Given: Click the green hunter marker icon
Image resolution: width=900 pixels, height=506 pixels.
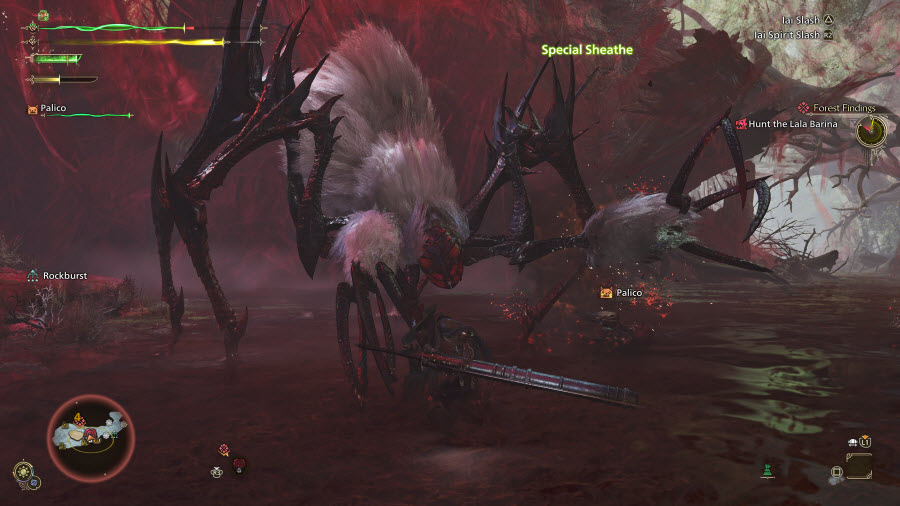Looking at the screenshot, I should (x=767, y=470).
